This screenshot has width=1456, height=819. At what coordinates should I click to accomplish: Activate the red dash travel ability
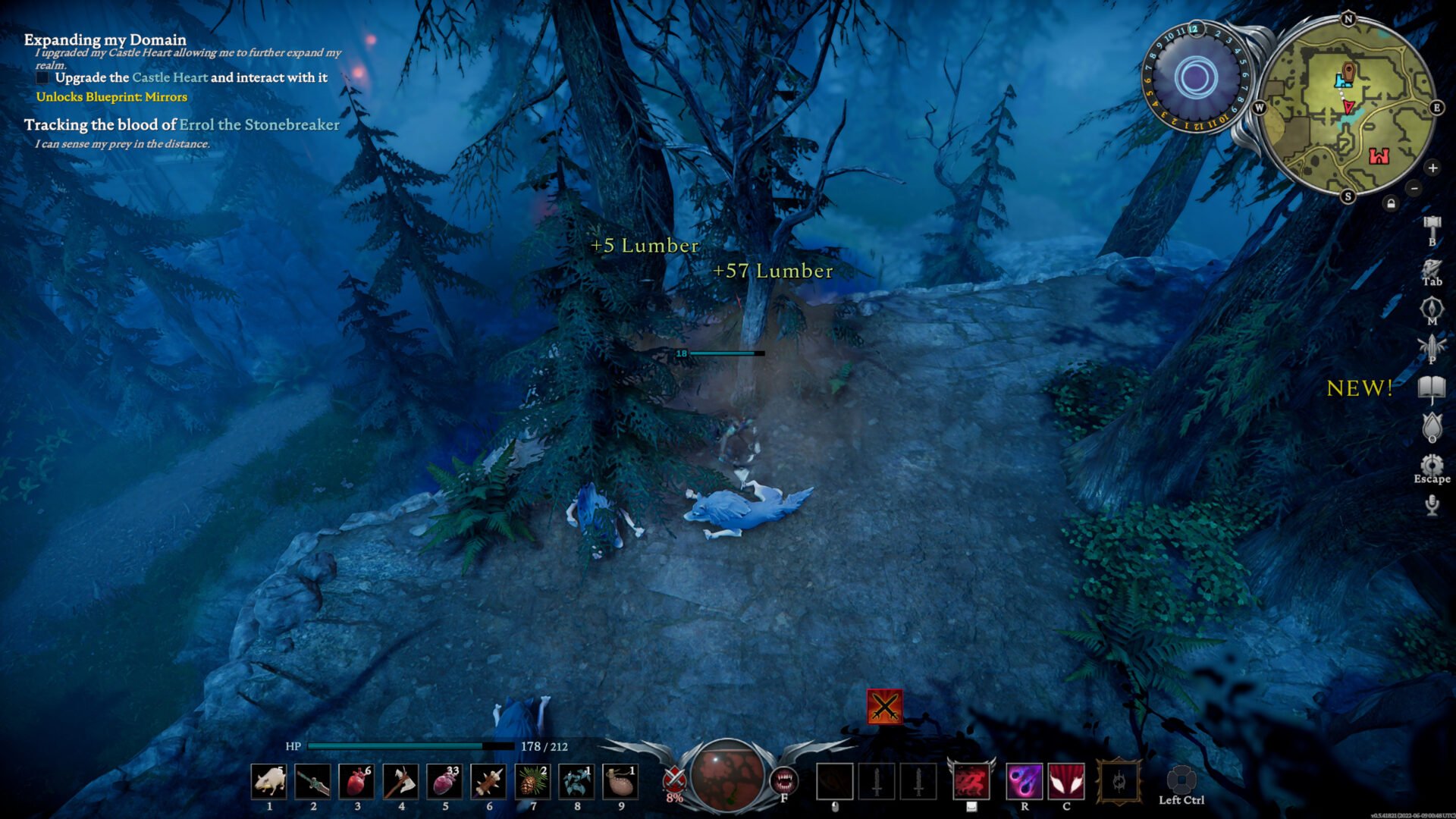(971, 782)
